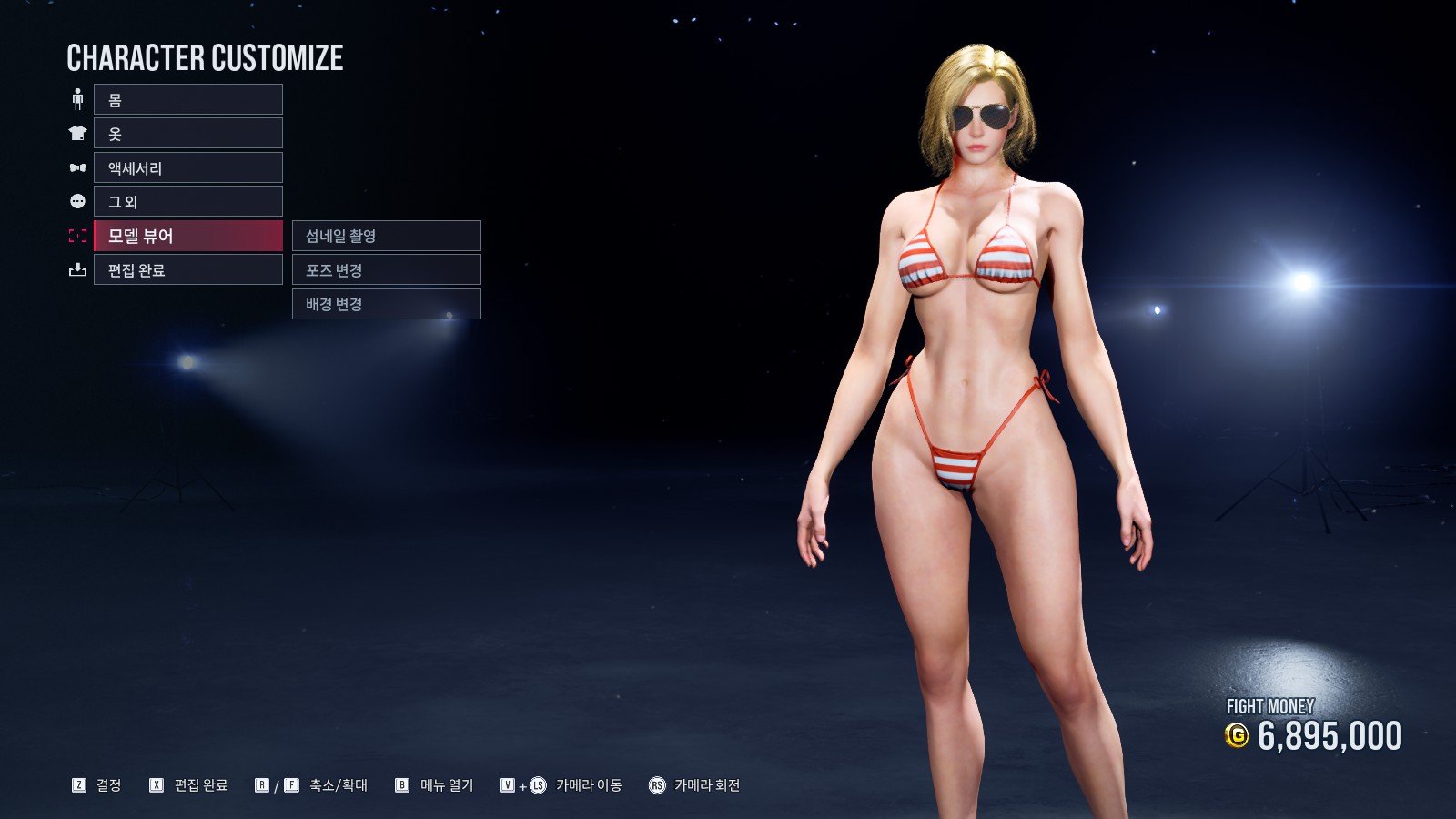
Task: Click 편집 완료 in the left menu
Action: coord(187,270)
